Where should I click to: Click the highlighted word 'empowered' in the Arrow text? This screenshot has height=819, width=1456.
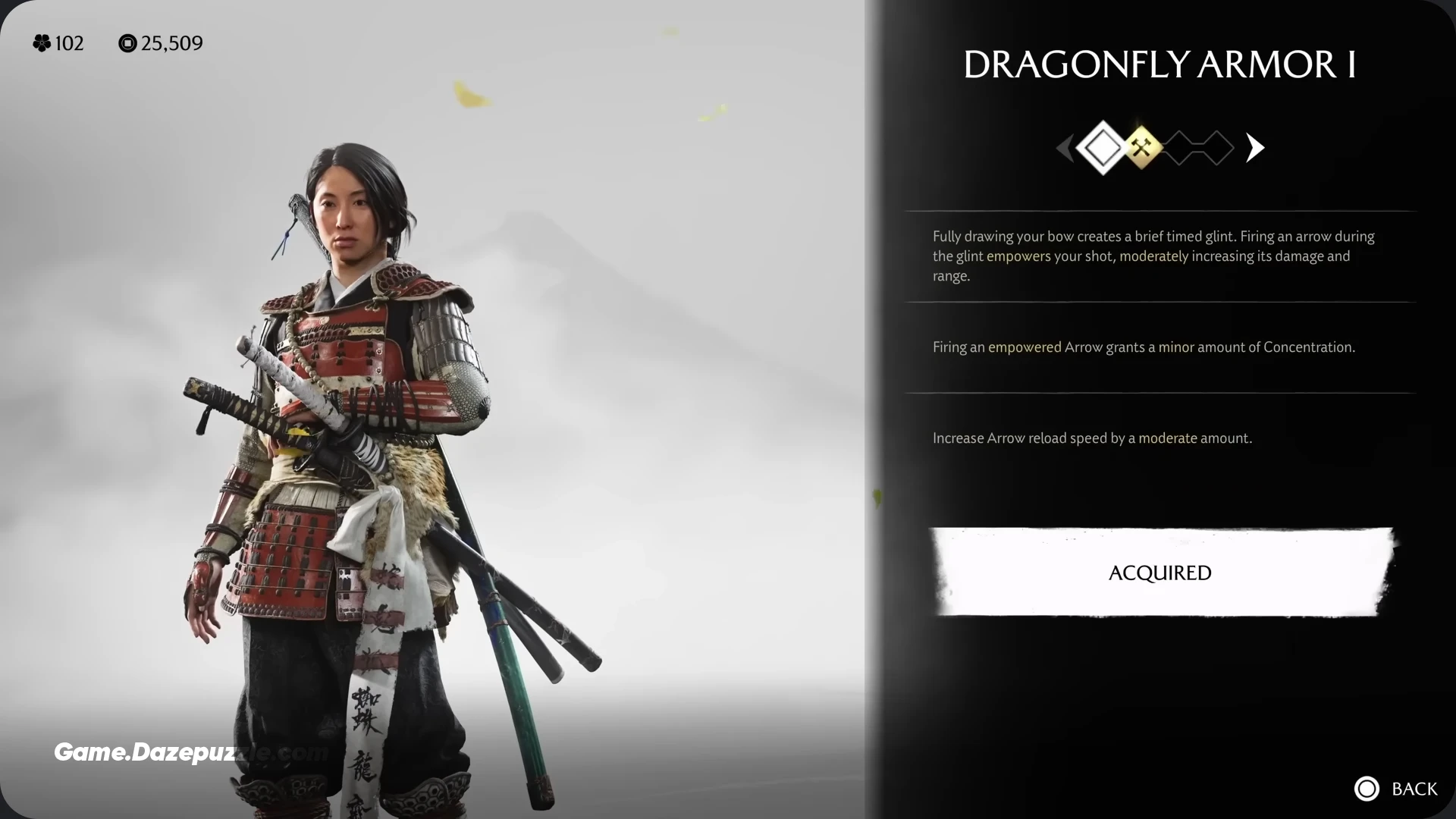(1024, 347)
